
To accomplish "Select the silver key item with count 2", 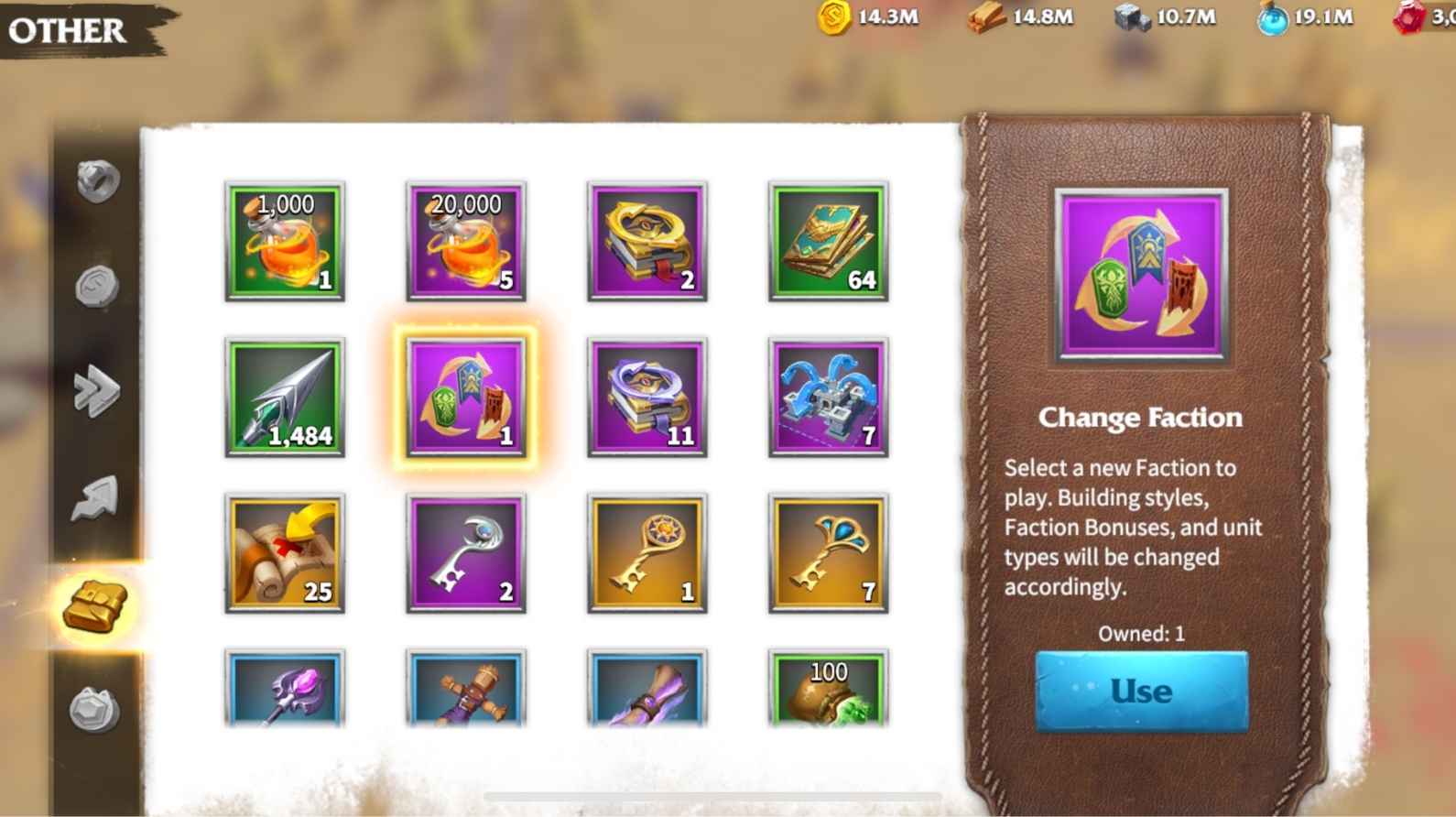I will point(466,553).
